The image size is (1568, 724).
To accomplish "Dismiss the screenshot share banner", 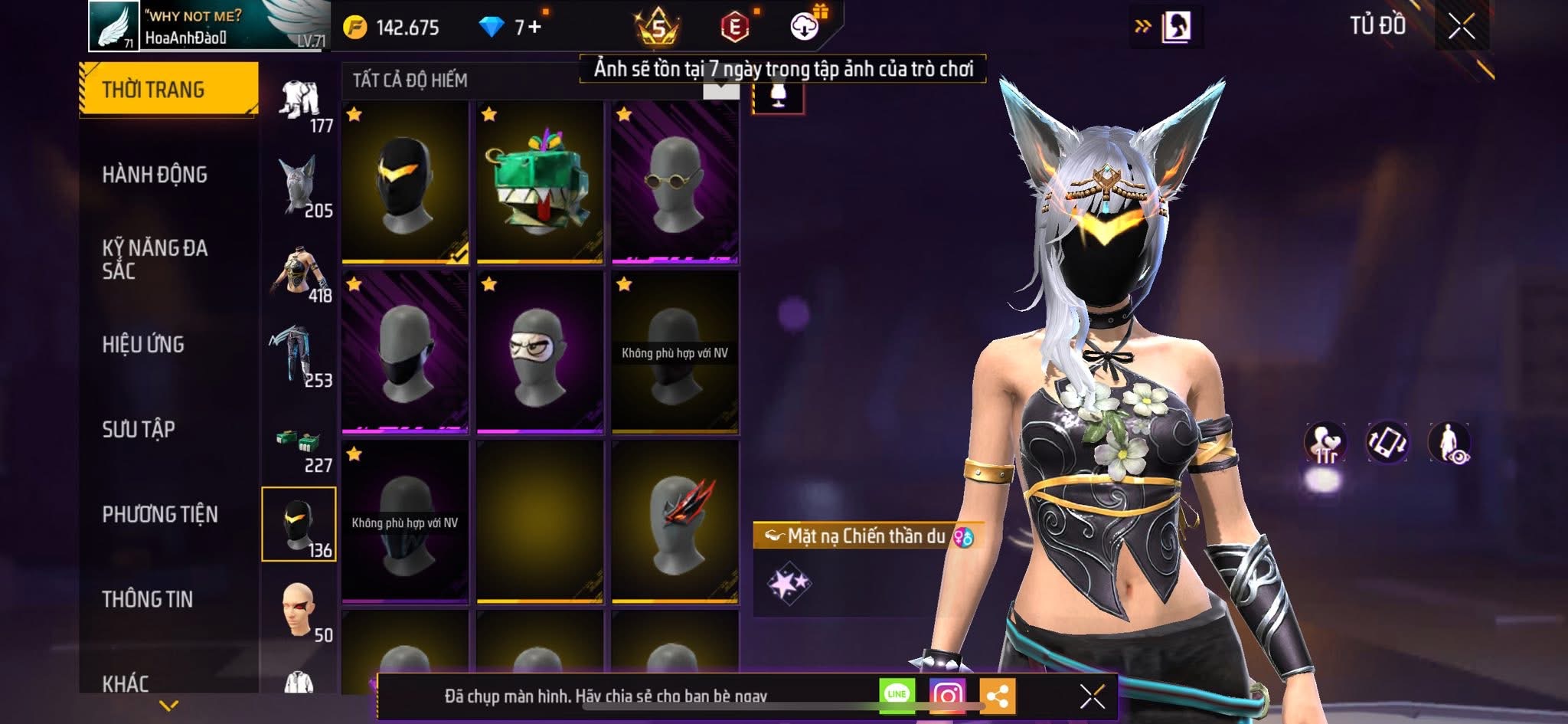I will [x=1092, y=696].
